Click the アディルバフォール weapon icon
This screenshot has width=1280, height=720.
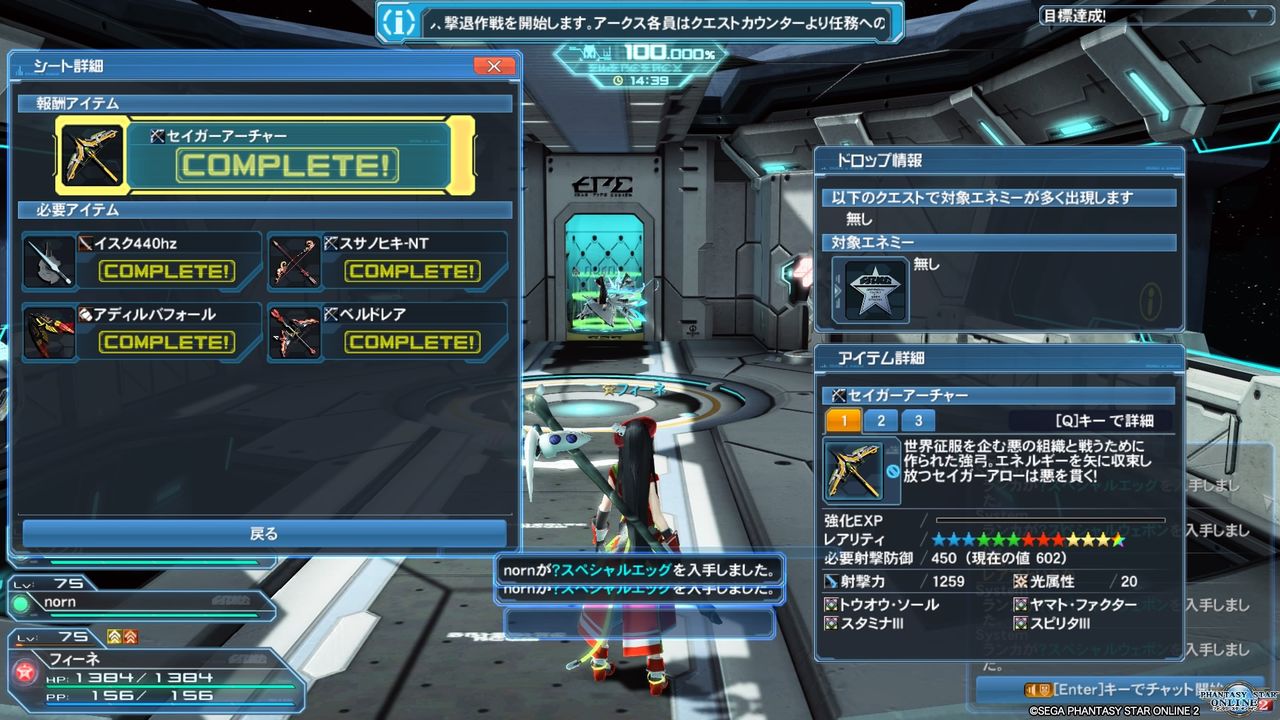[x=48, y=332]
